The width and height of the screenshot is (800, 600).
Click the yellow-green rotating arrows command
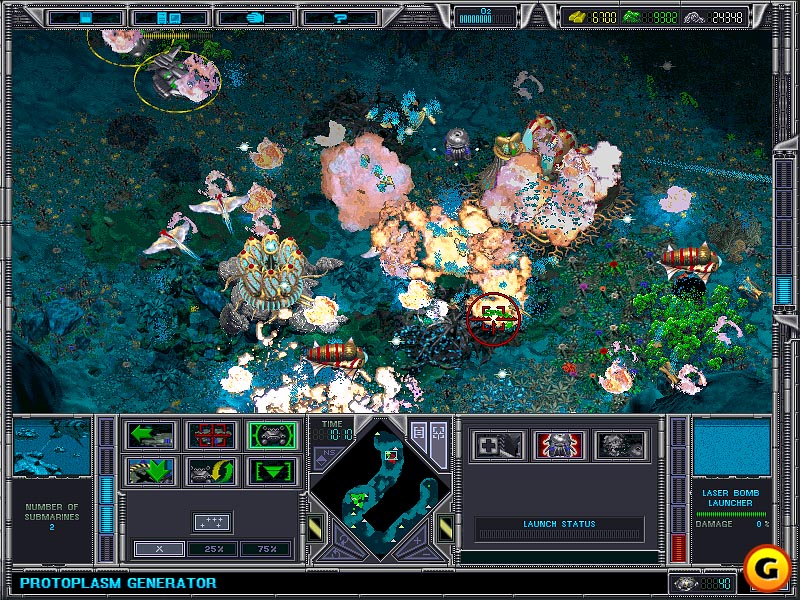[x=212, y=471]
